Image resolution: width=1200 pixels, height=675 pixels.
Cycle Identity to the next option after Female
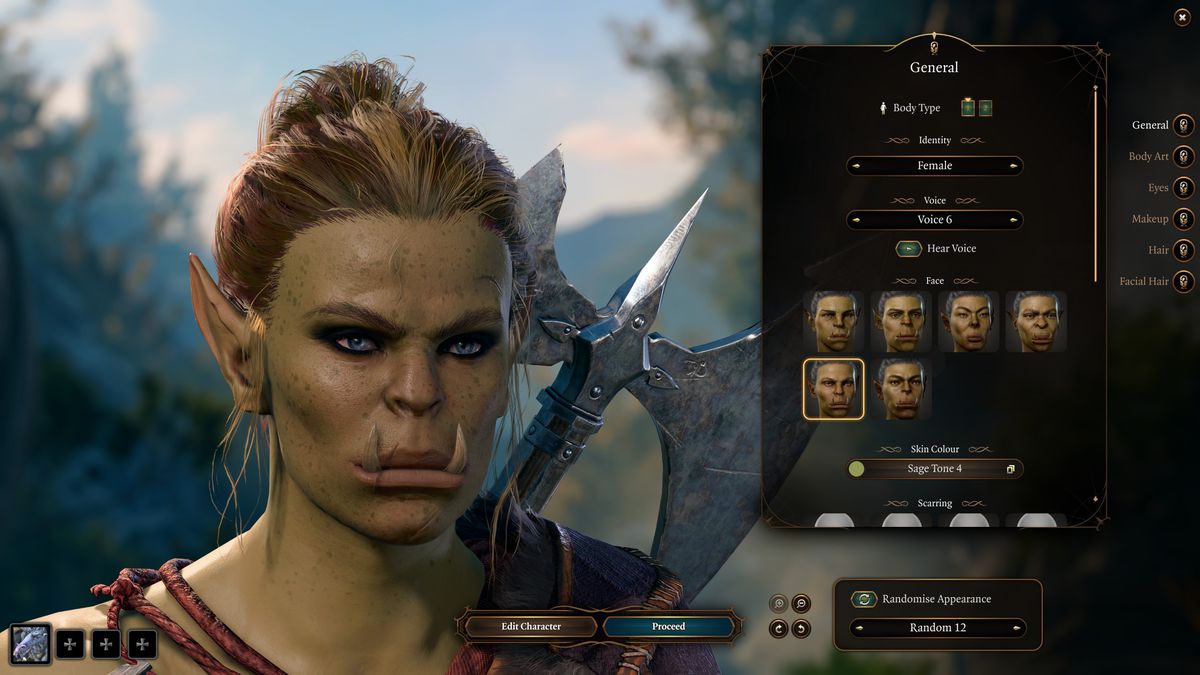[x=1013, y=166]
